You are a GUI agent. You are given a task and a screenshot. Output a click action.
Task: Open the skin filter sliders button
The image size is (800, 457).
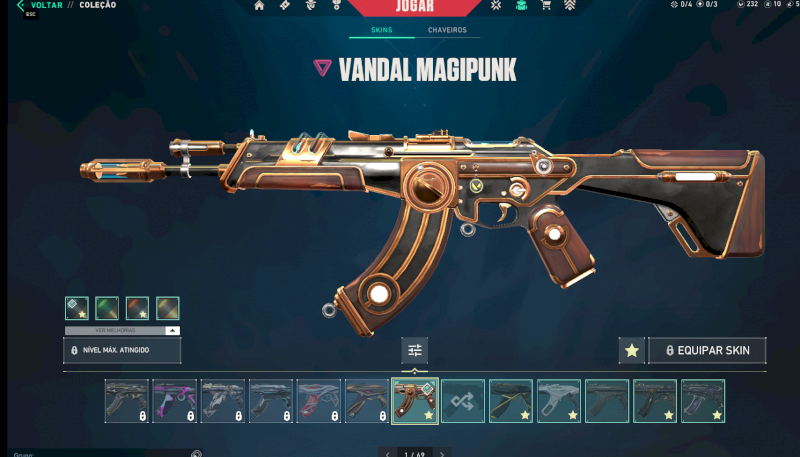[x=415, y=350]
